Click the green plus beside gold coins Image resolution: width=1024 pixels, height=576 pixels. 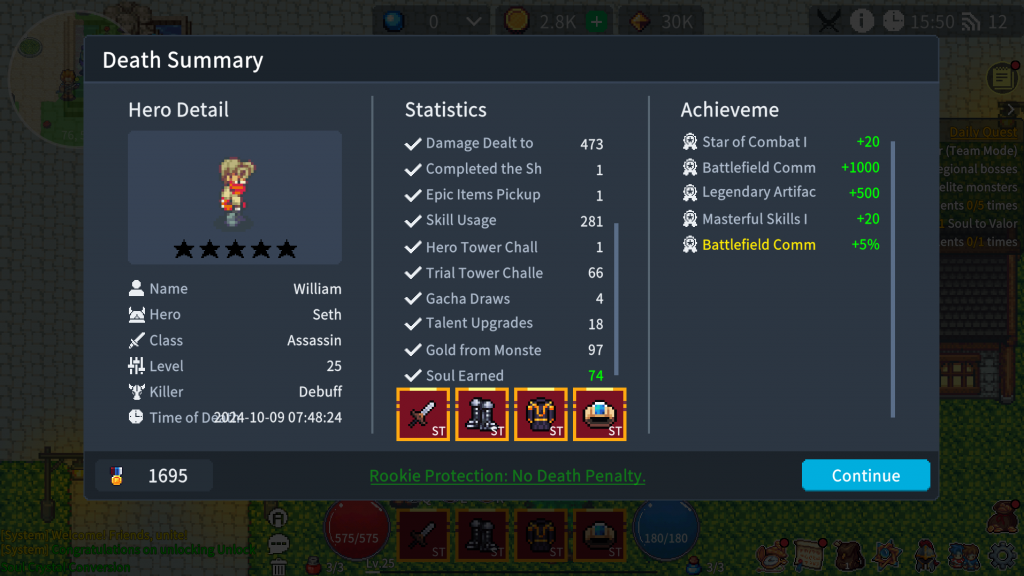(x=596, y=21)
